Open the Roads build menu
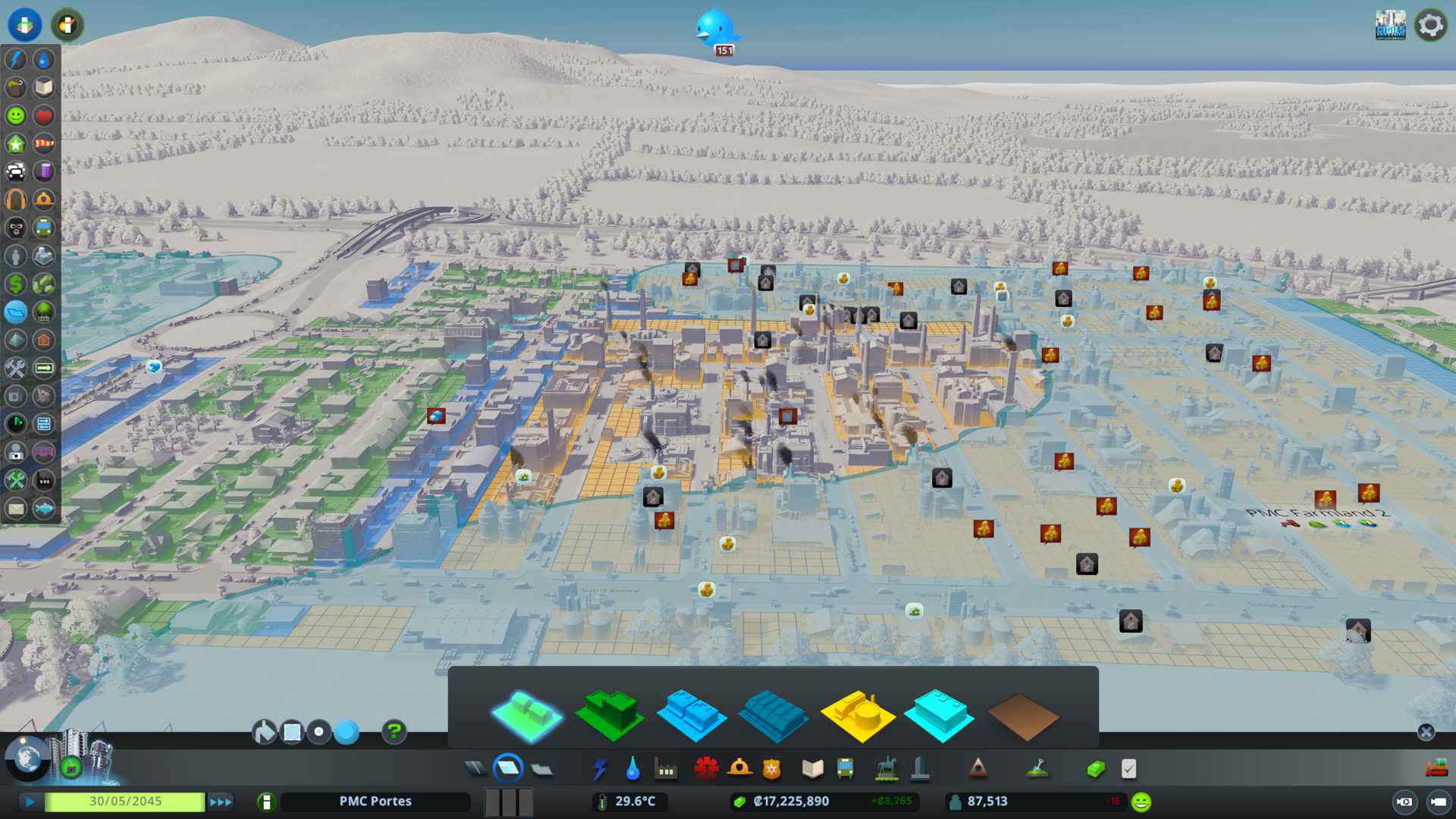Image resolution: width=1456 pixels, height=819 pixels. click(x=475, y=769)
